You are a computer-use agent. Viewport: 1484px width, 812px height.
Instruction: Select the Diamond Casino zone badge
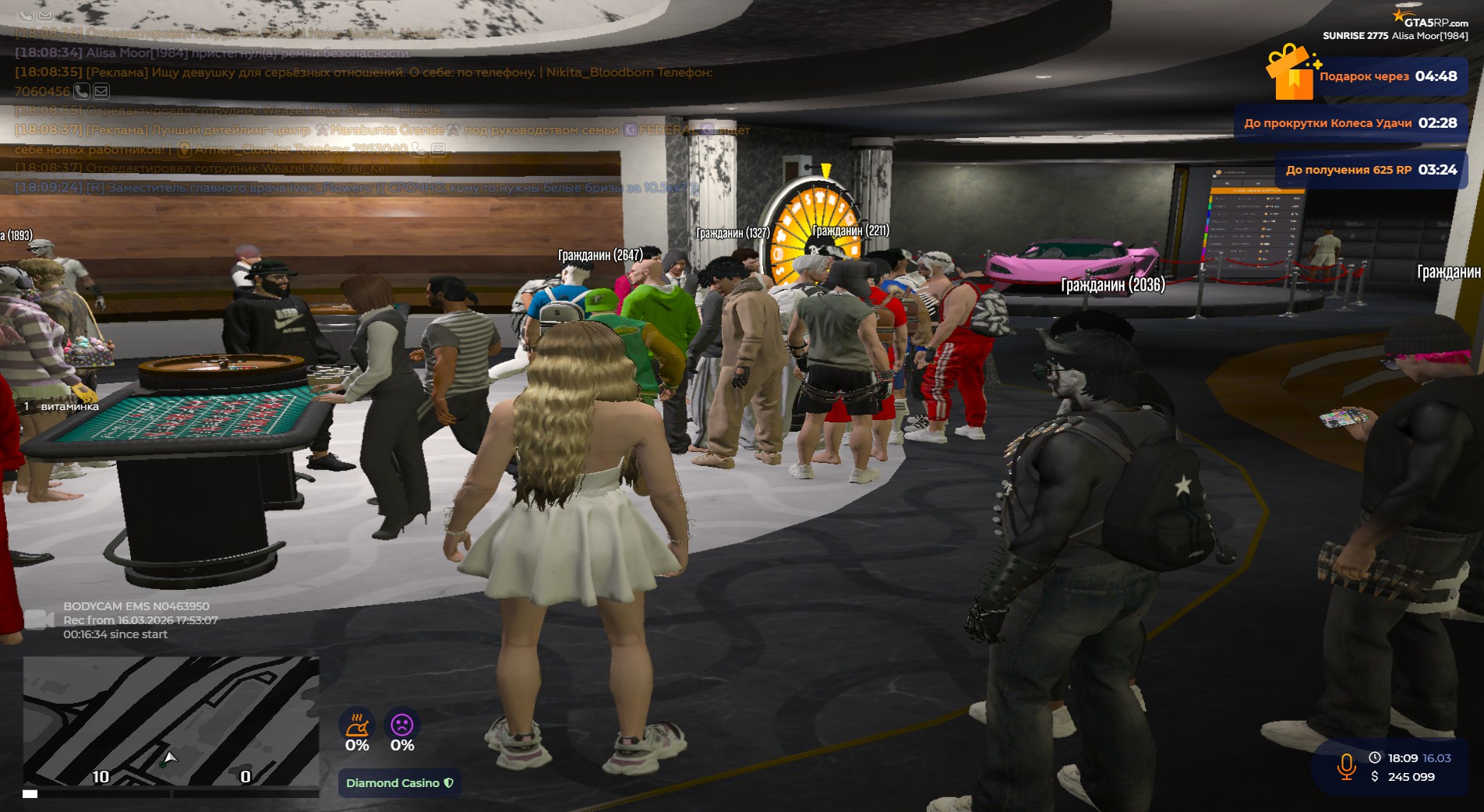[x=399, y=783]
